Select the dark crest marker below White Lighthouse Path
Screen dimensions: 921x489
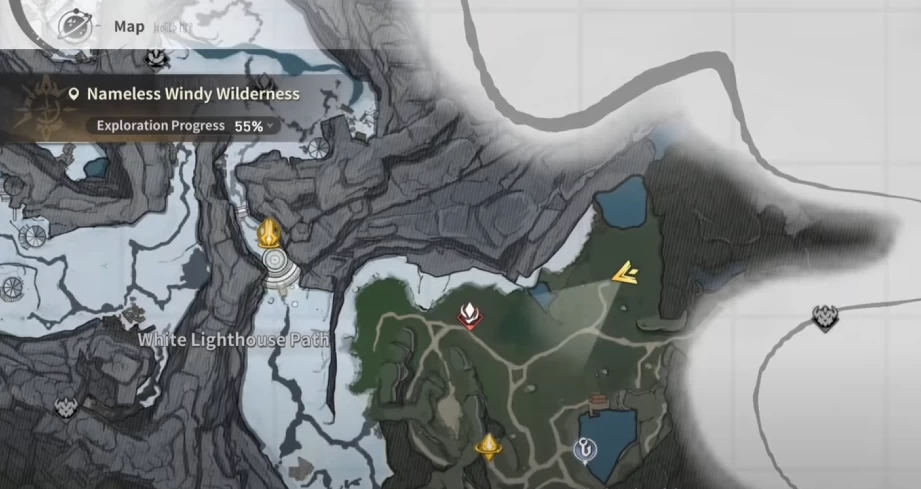coord(68,407)
